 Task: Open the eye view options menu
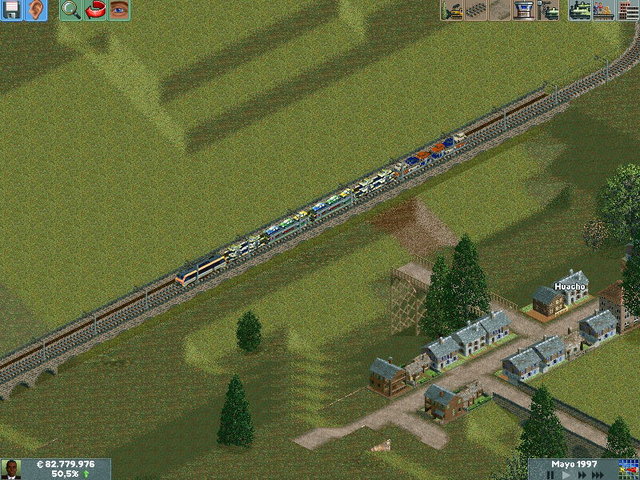click(120, 10)
